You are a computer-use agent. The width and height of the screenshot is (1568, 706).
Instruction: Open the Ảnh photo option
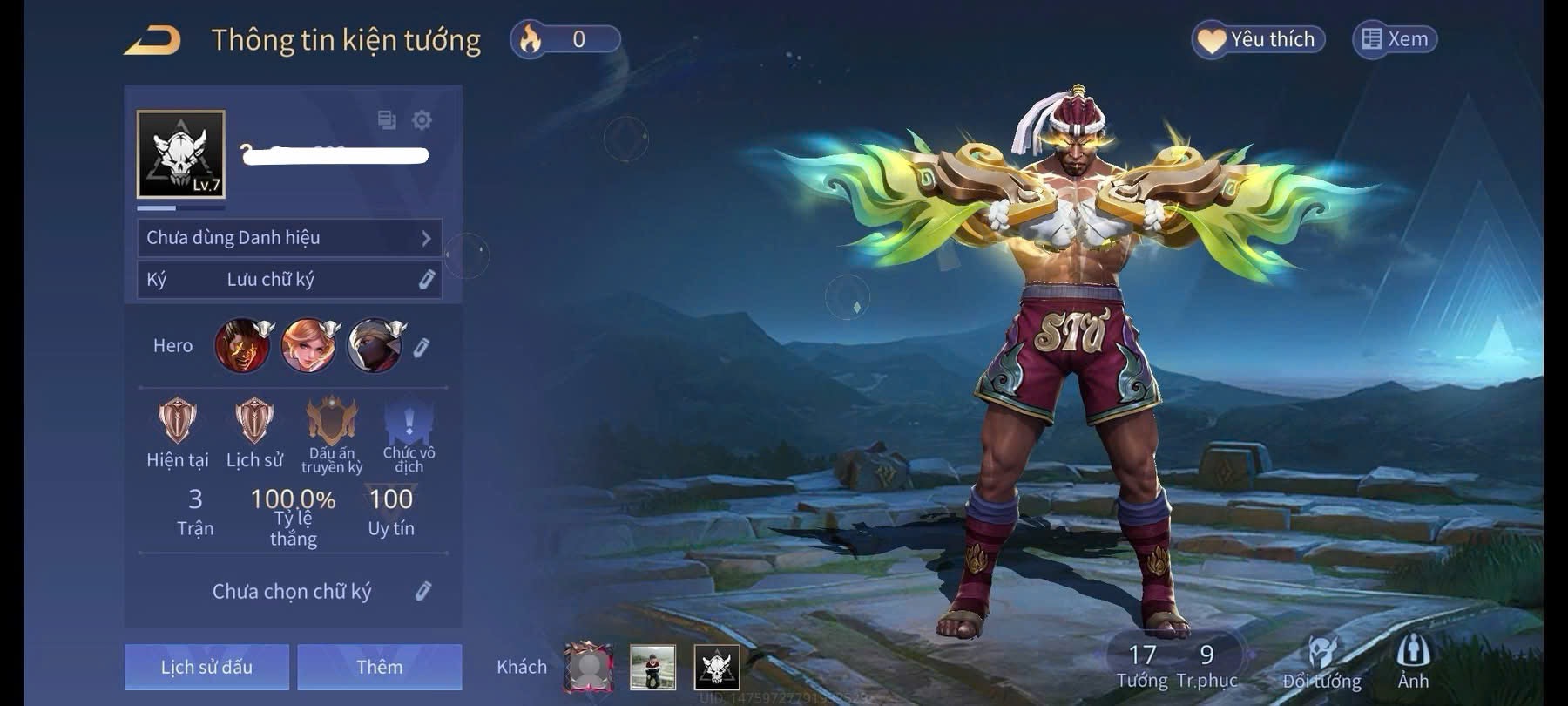[x=1413, y=662]
